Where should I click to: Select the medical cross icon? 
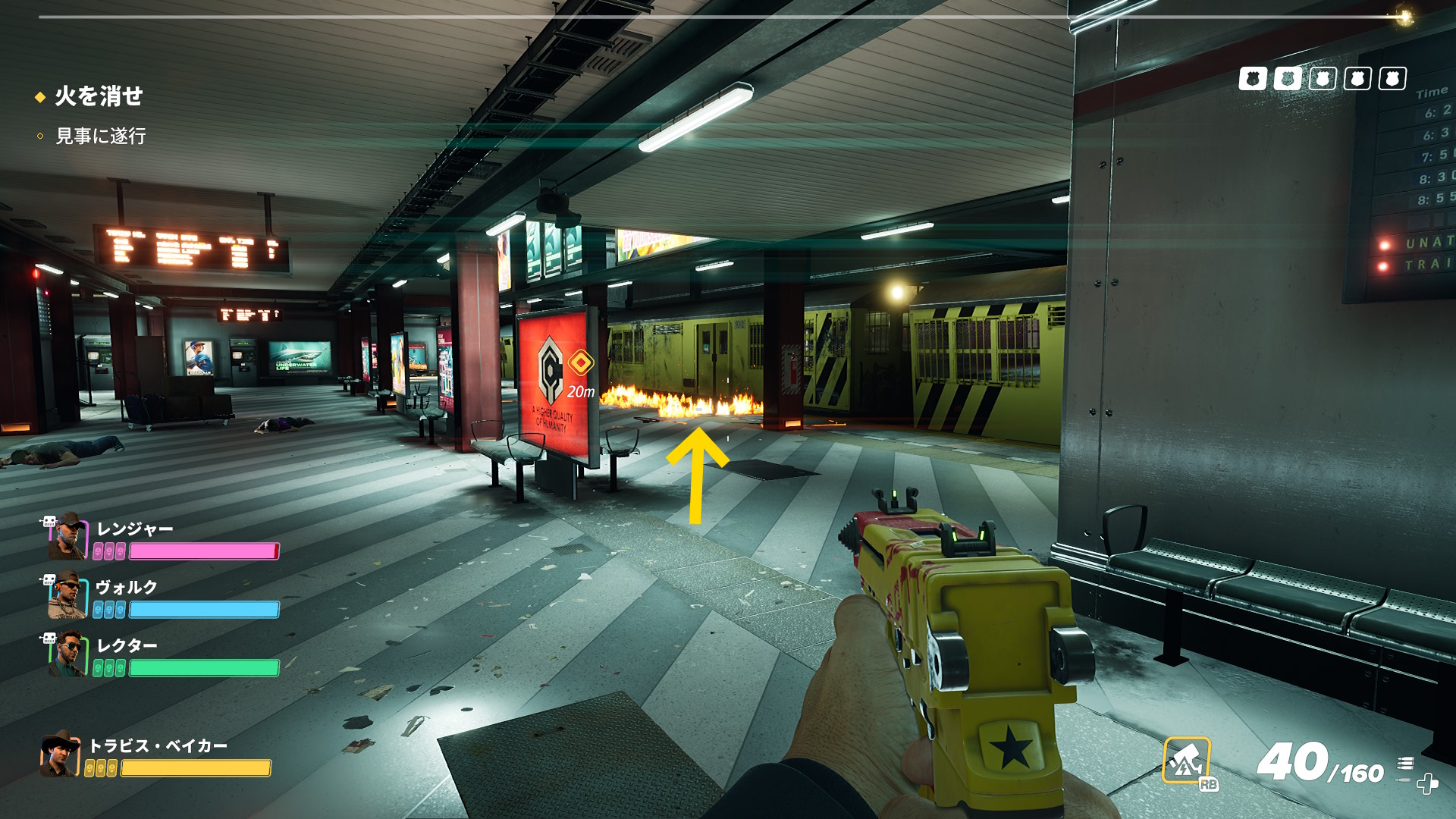pos(1427,784)
